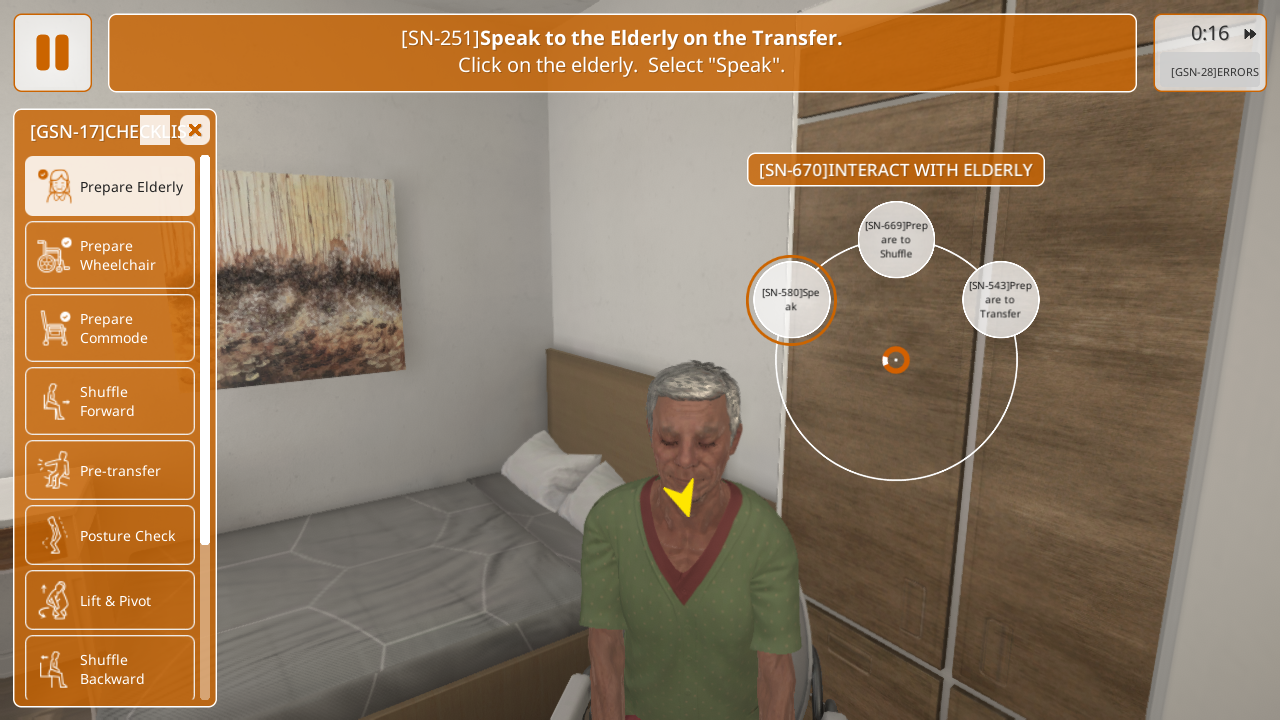Select the Speak option in the radial menu
1280x720 pixels.
(x=791, y=300)
